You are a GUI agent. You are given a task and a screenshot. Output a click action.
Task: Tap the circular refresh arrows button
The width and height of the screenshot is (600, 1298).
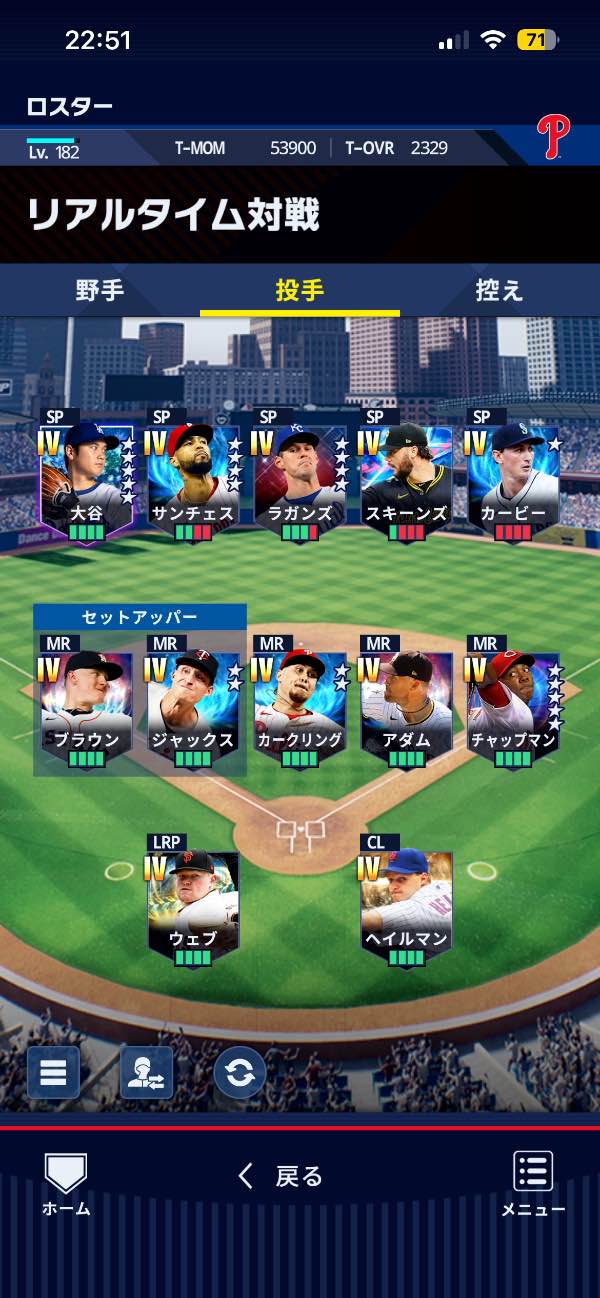tap(240, 1073)
